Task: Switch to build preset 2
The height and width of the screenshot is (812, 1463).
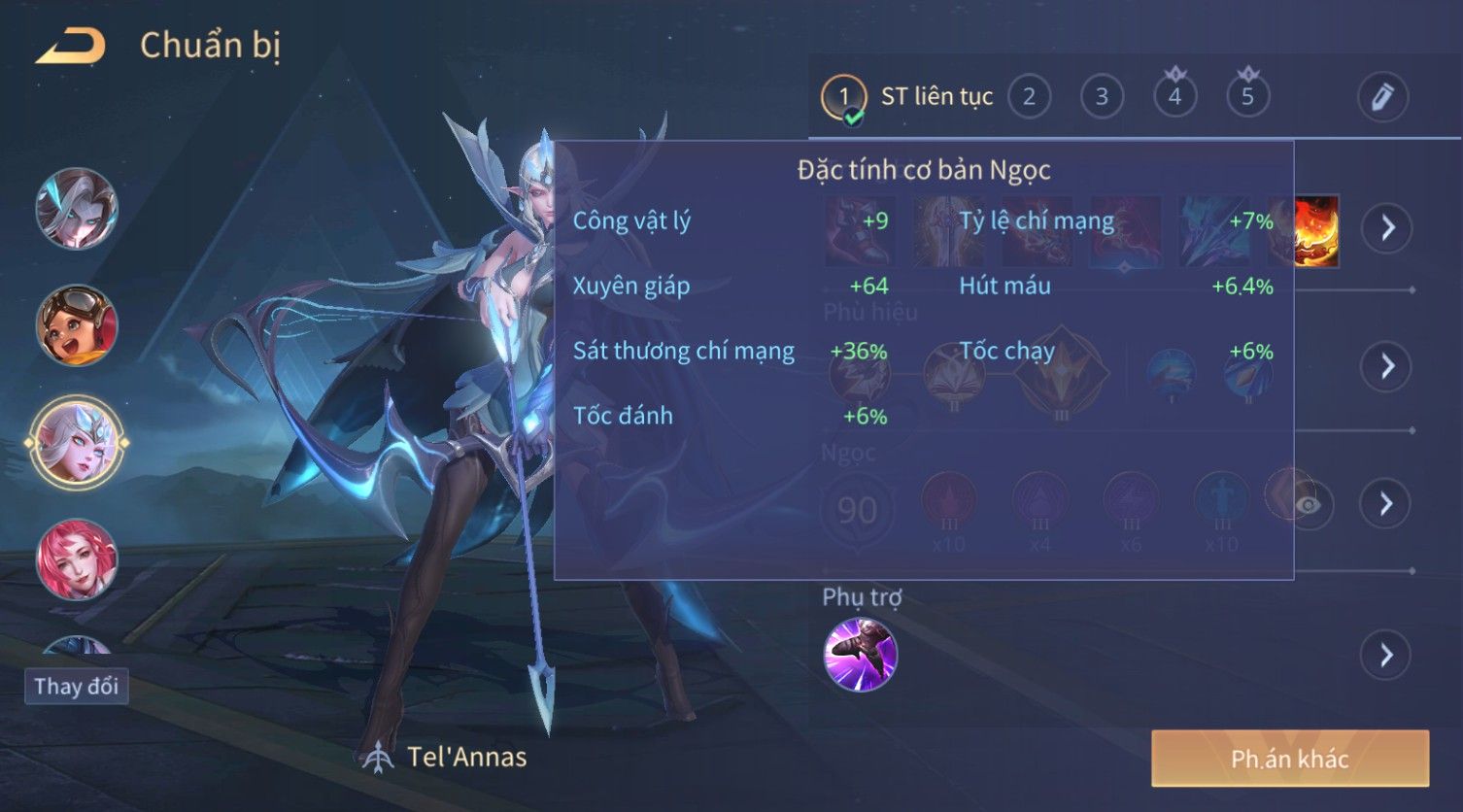Action: (x=1029, y=97)
